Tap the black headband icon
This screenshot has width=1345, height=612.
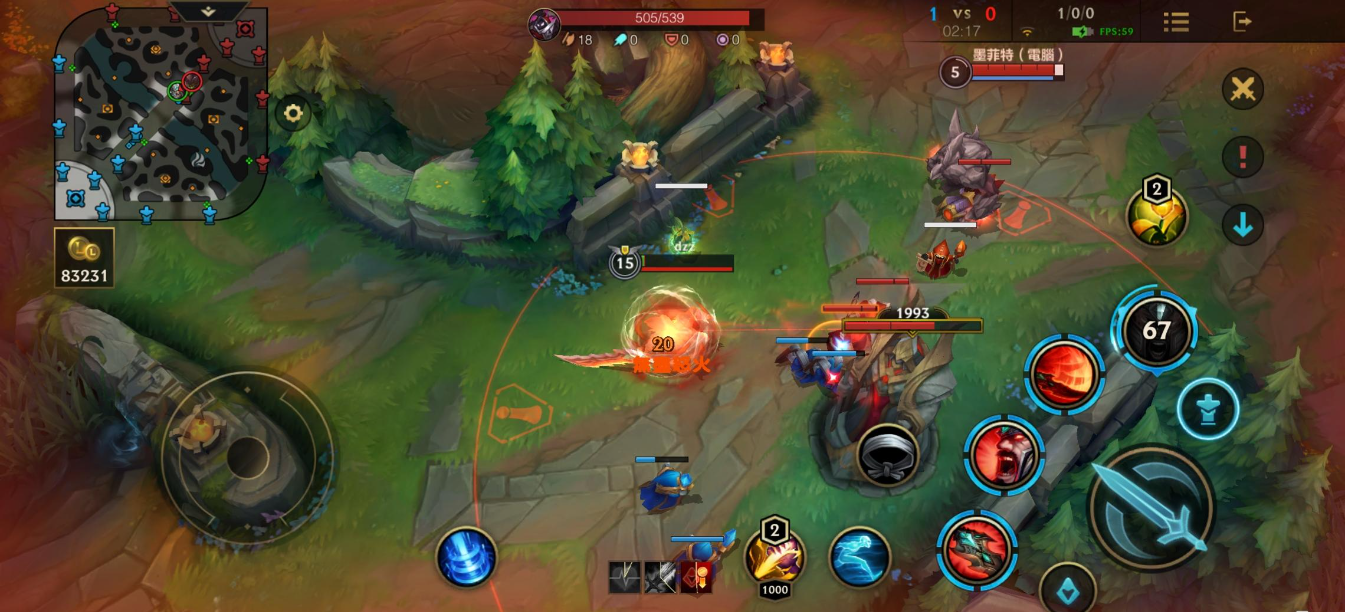point(887,454)
